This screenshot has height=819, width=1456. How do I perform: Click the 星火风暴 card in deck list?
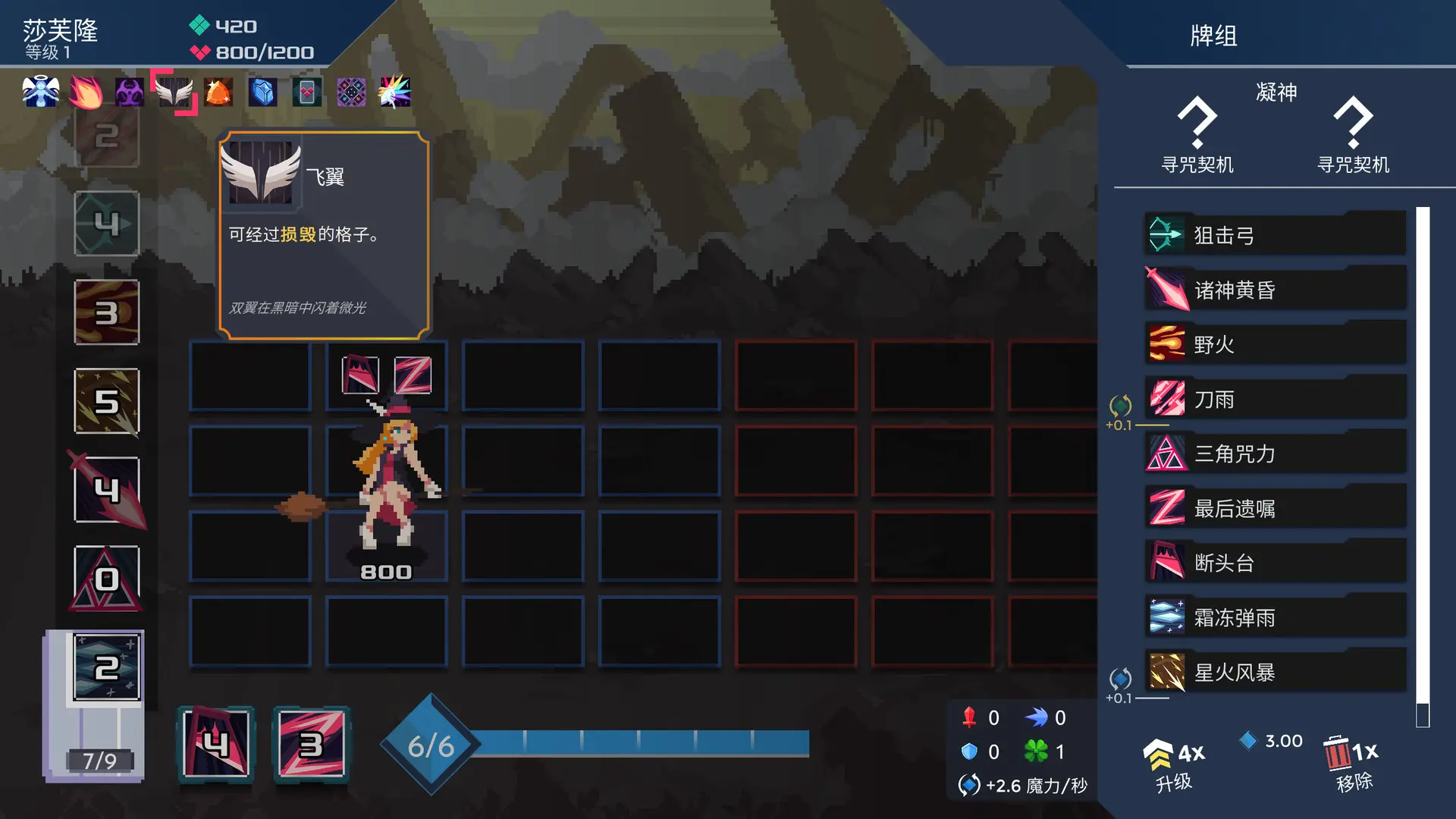pyautogui.click(x=1274, y=672)
